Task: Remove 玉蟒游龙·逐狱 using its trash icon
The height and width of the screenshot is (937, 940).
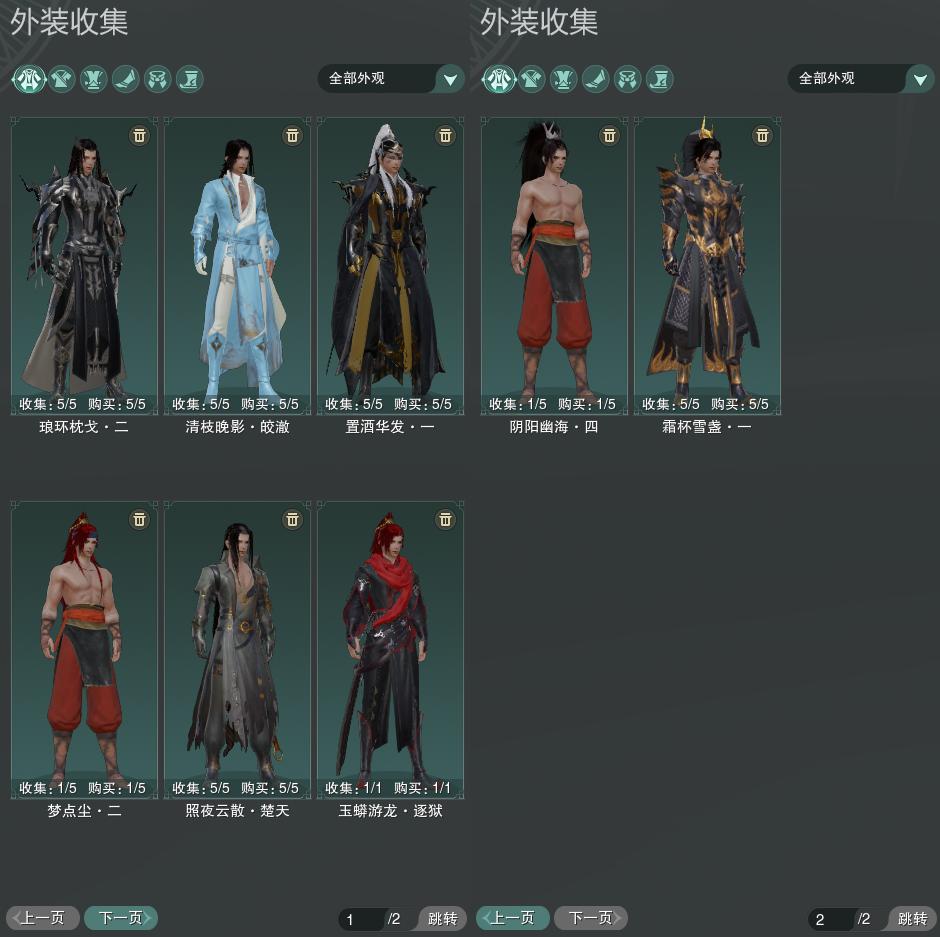Action: click(x=445, y=519)
